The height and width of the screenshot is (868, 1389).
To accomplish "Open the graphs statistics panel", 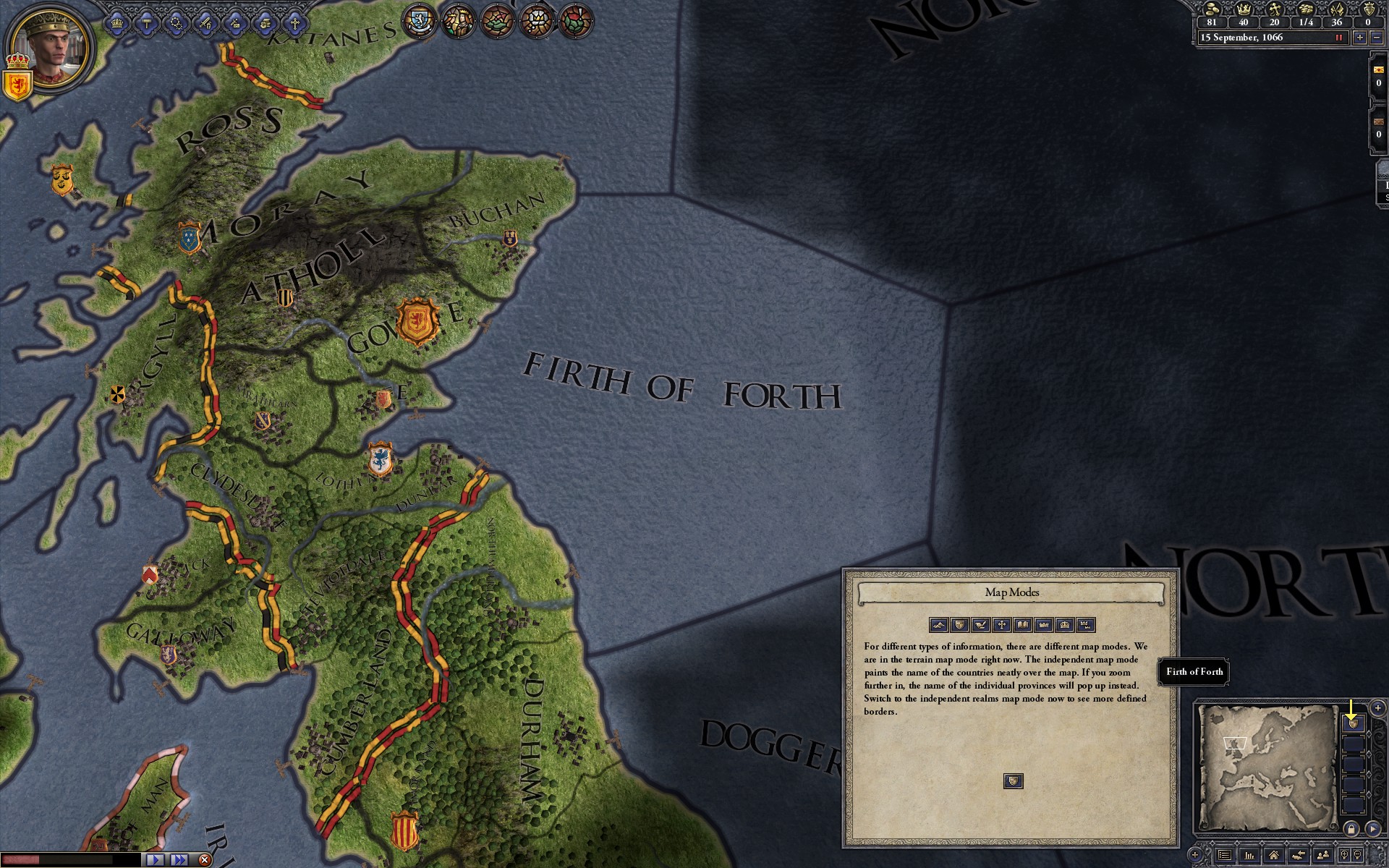I will click(x=1249, y=856).
